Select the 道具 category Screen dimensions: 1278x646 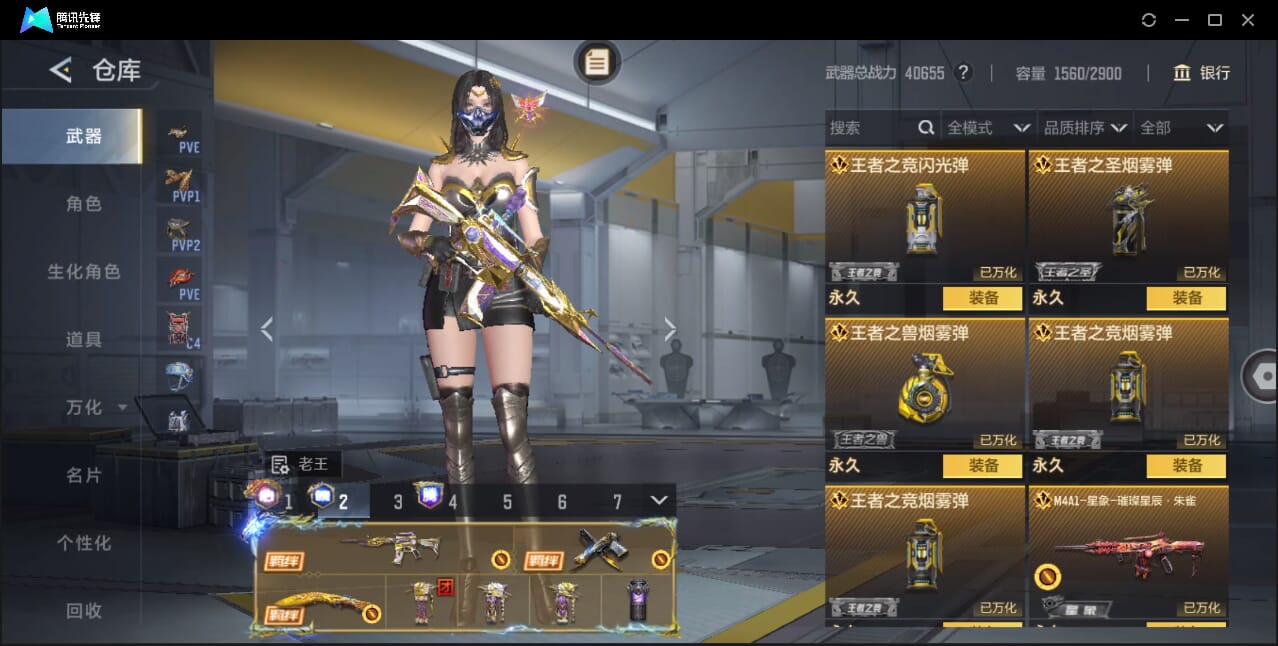point(84,340)
